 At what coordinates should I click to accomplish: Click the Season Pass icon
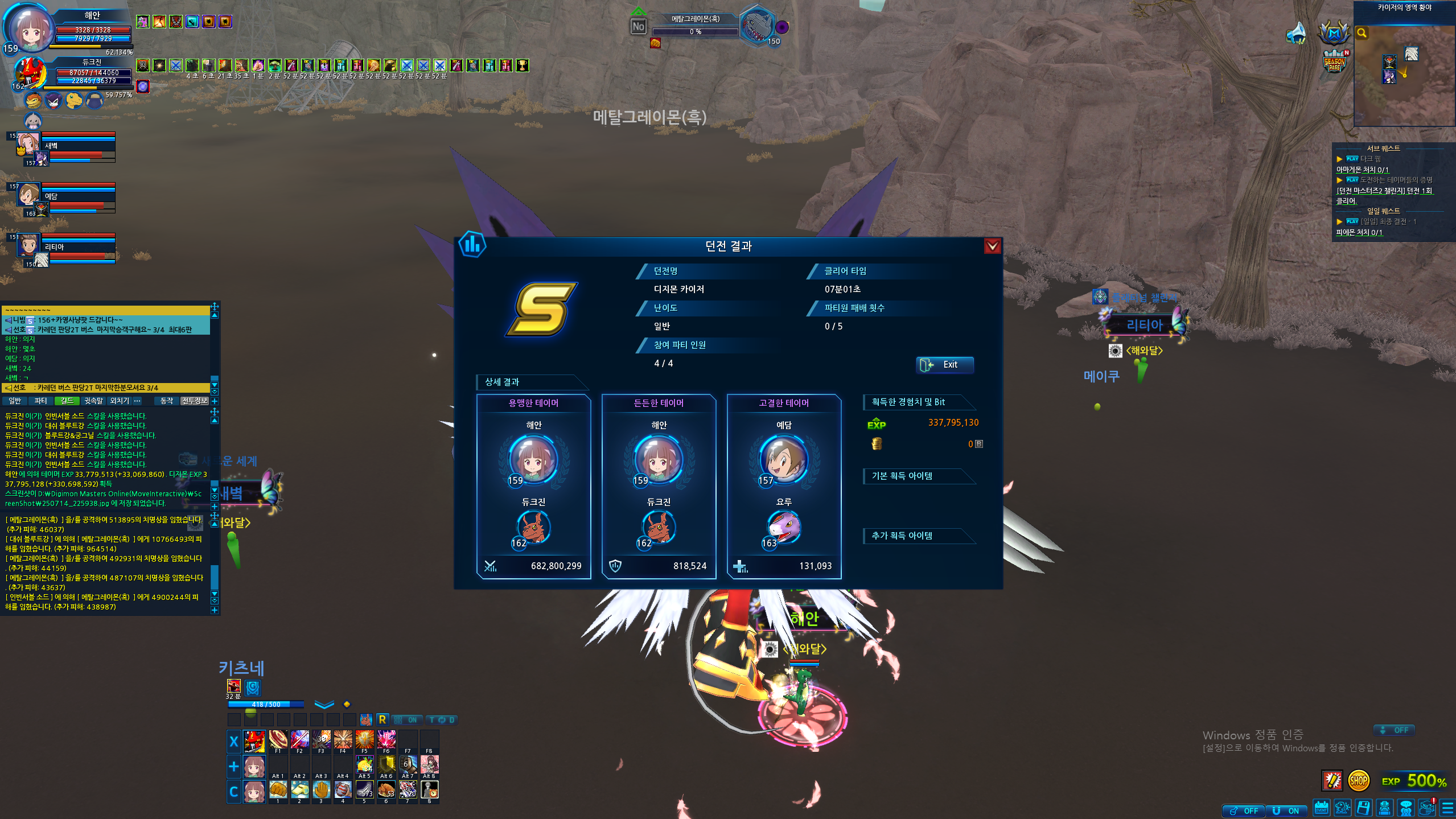point(1335,61)
